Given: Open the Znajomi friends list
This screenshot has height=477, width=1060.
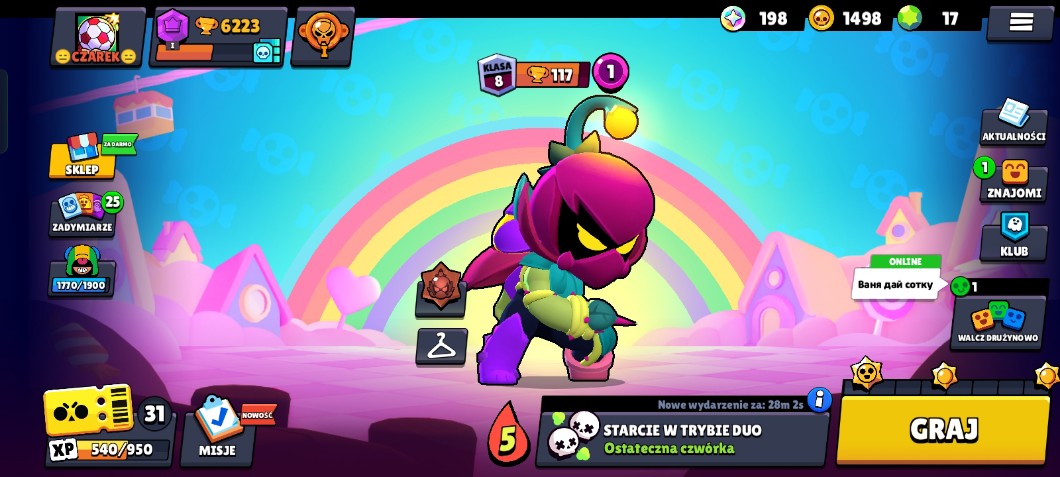Looking at the screenshot, I should [1013, 178].
